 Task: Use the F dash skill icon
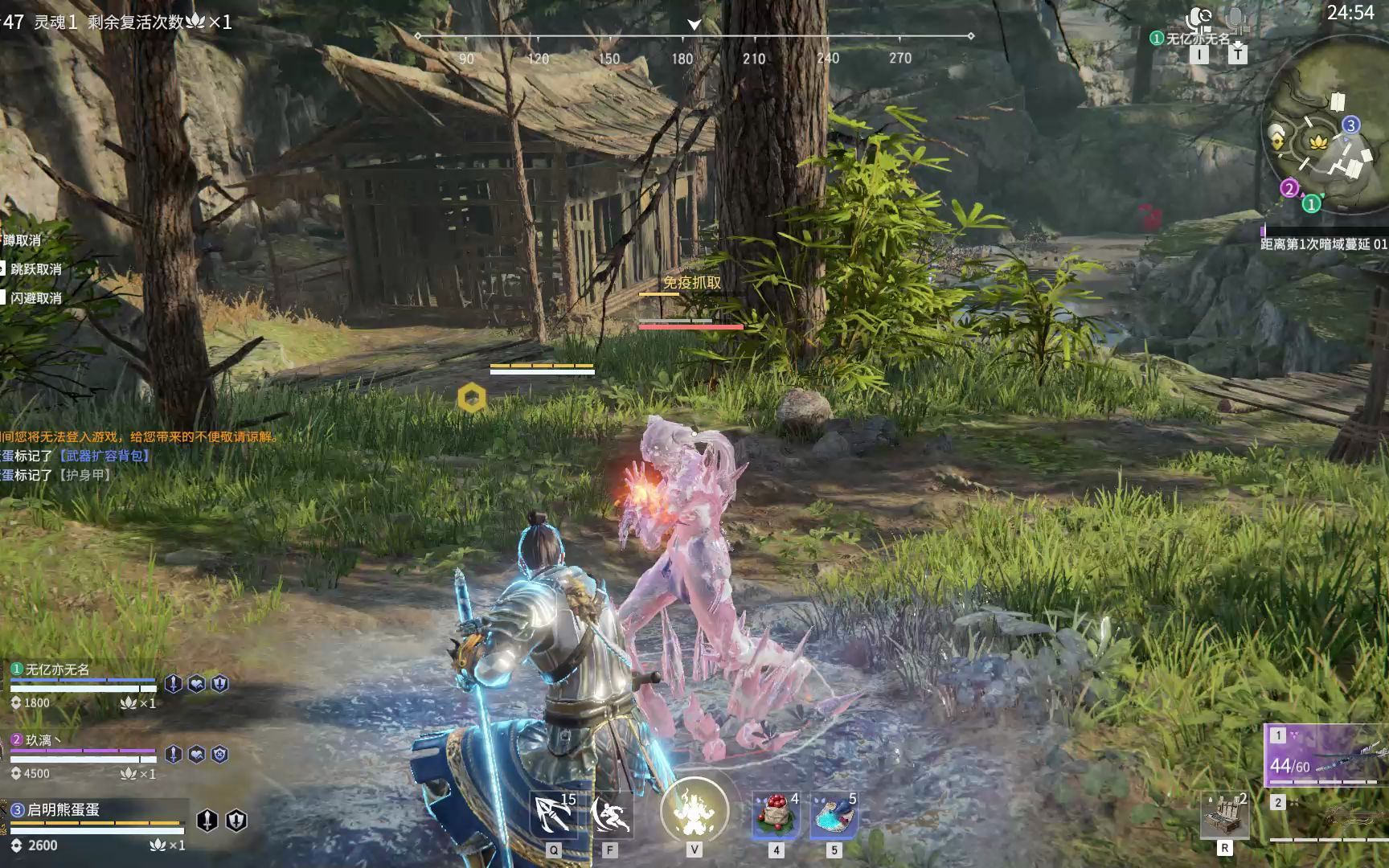coord(610,815)
